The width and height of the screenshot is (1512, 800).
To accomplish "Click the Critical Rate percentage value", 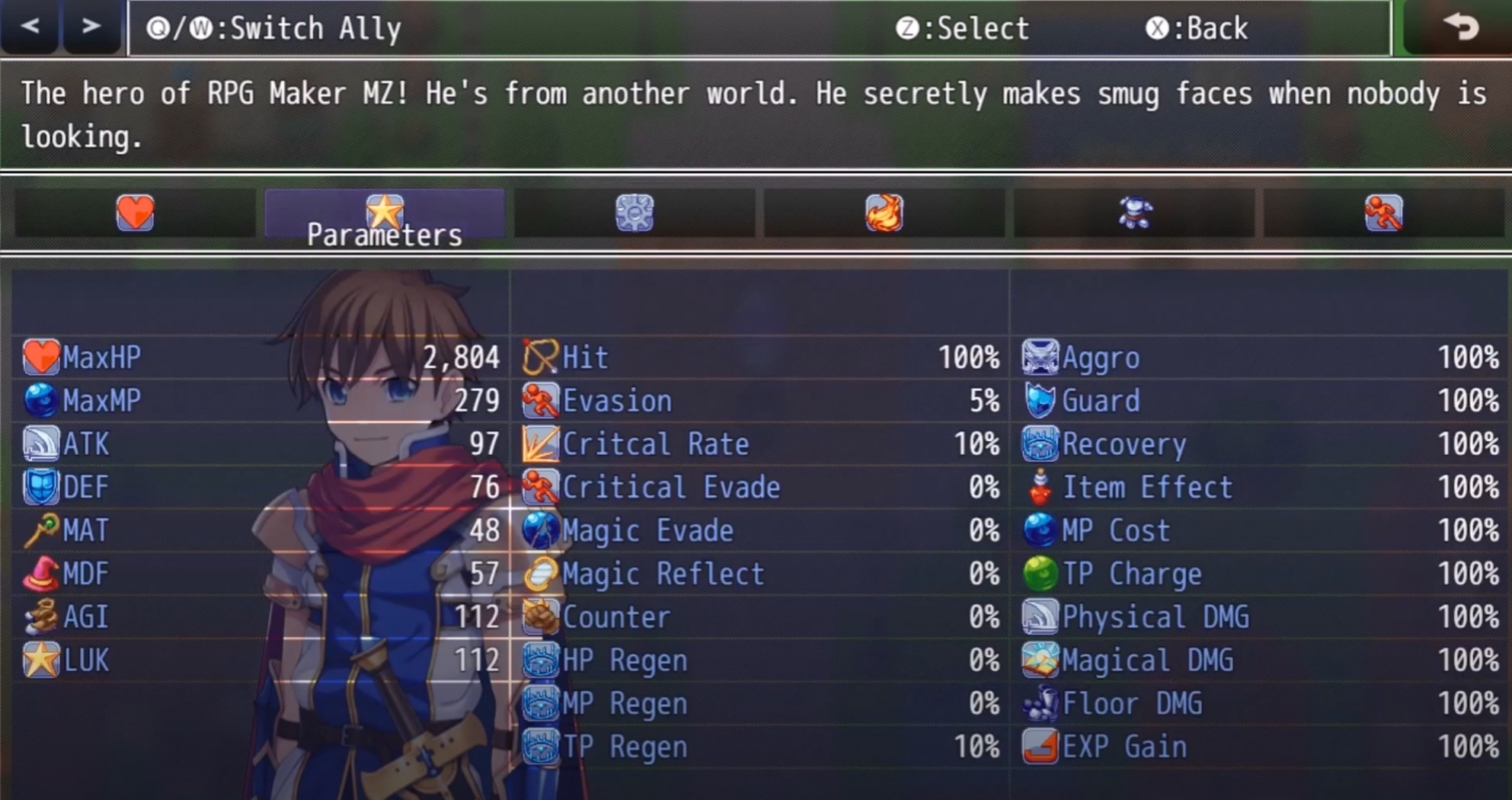I will pos(976,444).
